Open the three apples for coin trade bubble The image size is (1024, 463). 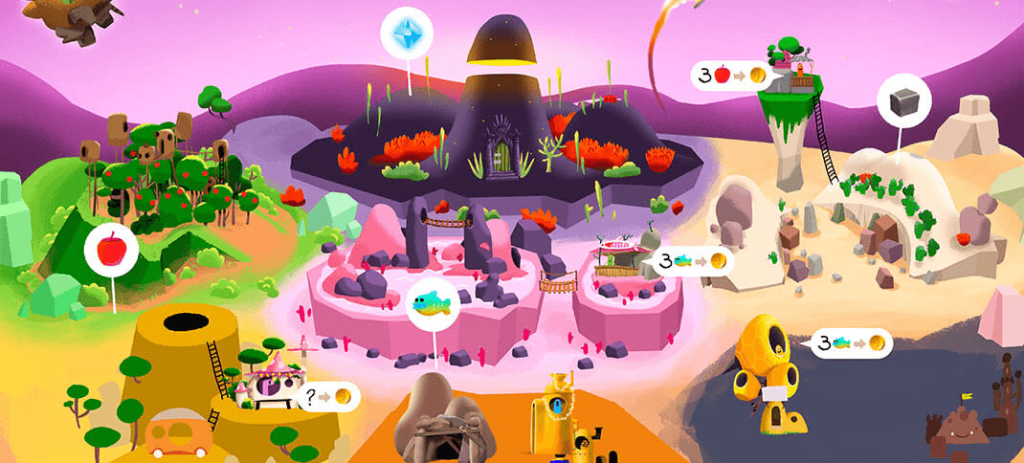point(733,75)
